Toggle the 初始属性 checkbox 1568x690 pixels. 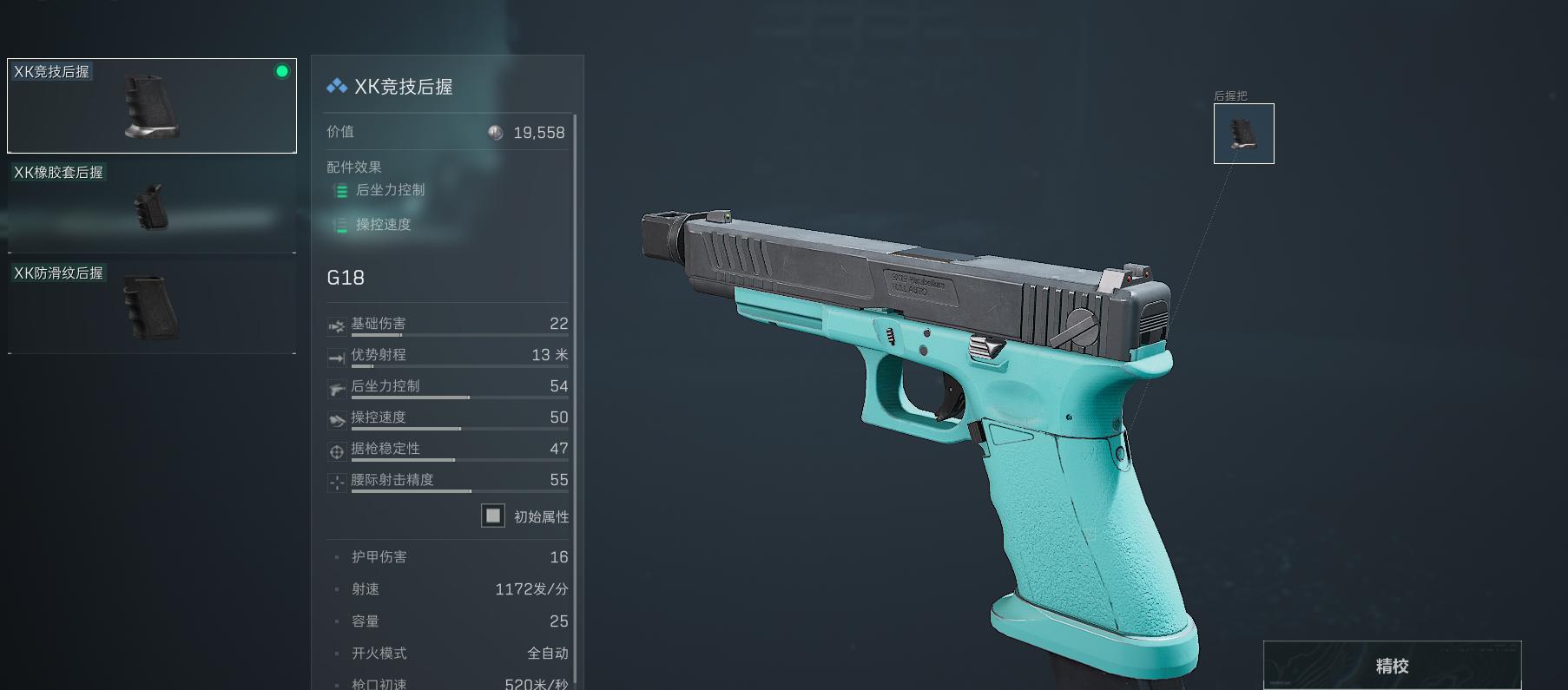pyautogui.click(x=493, y=516)
